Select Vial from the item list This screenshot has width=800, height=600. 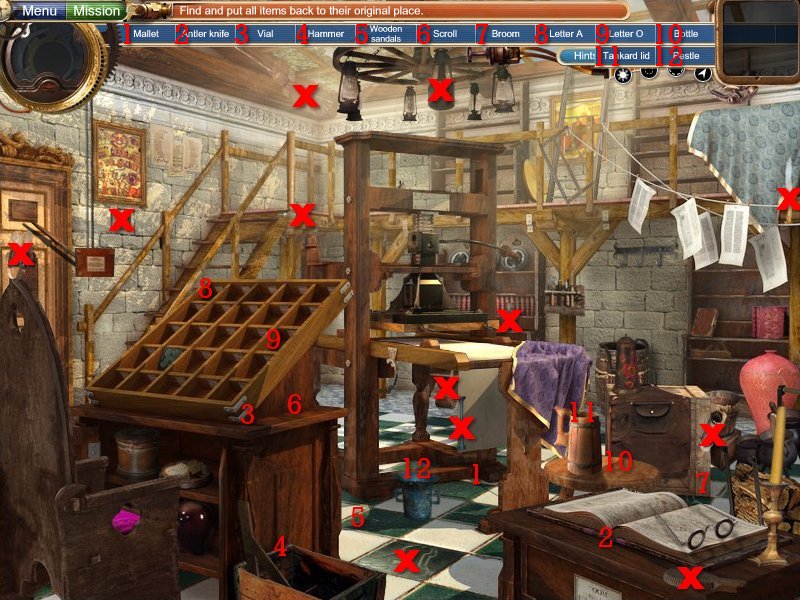[265, 34]
